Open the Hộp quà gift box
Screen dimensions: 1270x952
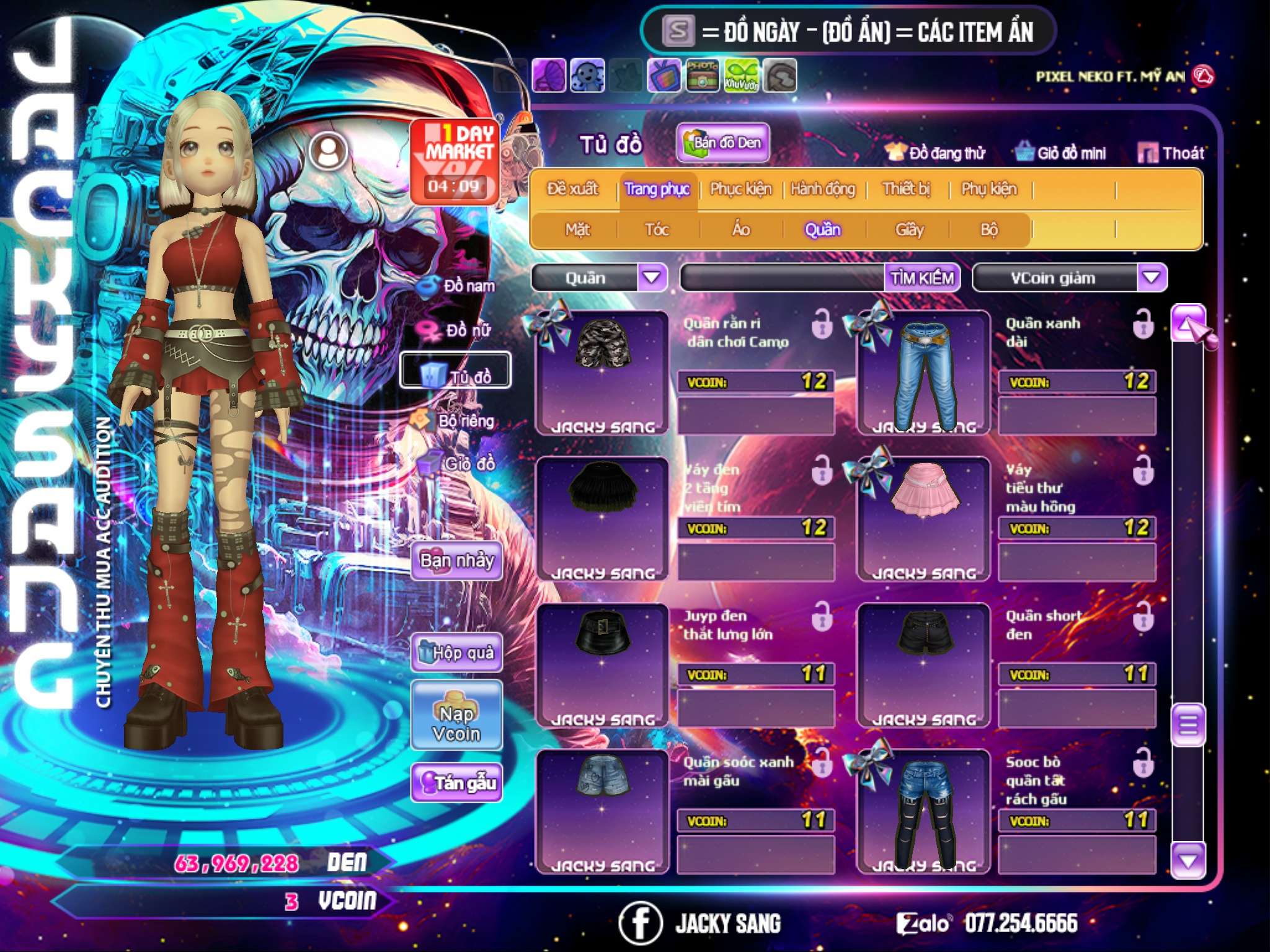457,652
